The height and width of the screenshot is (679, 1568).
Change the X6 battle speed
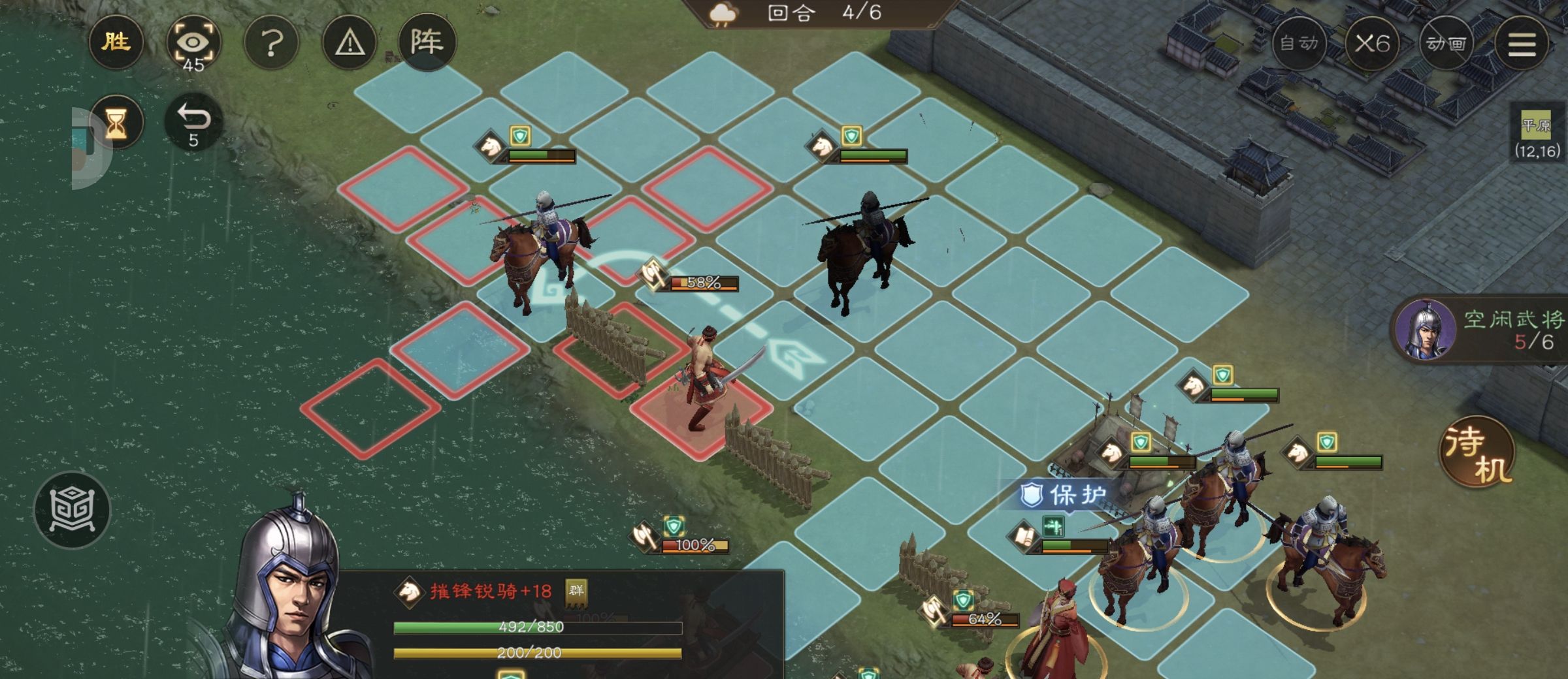point(1372,44)
